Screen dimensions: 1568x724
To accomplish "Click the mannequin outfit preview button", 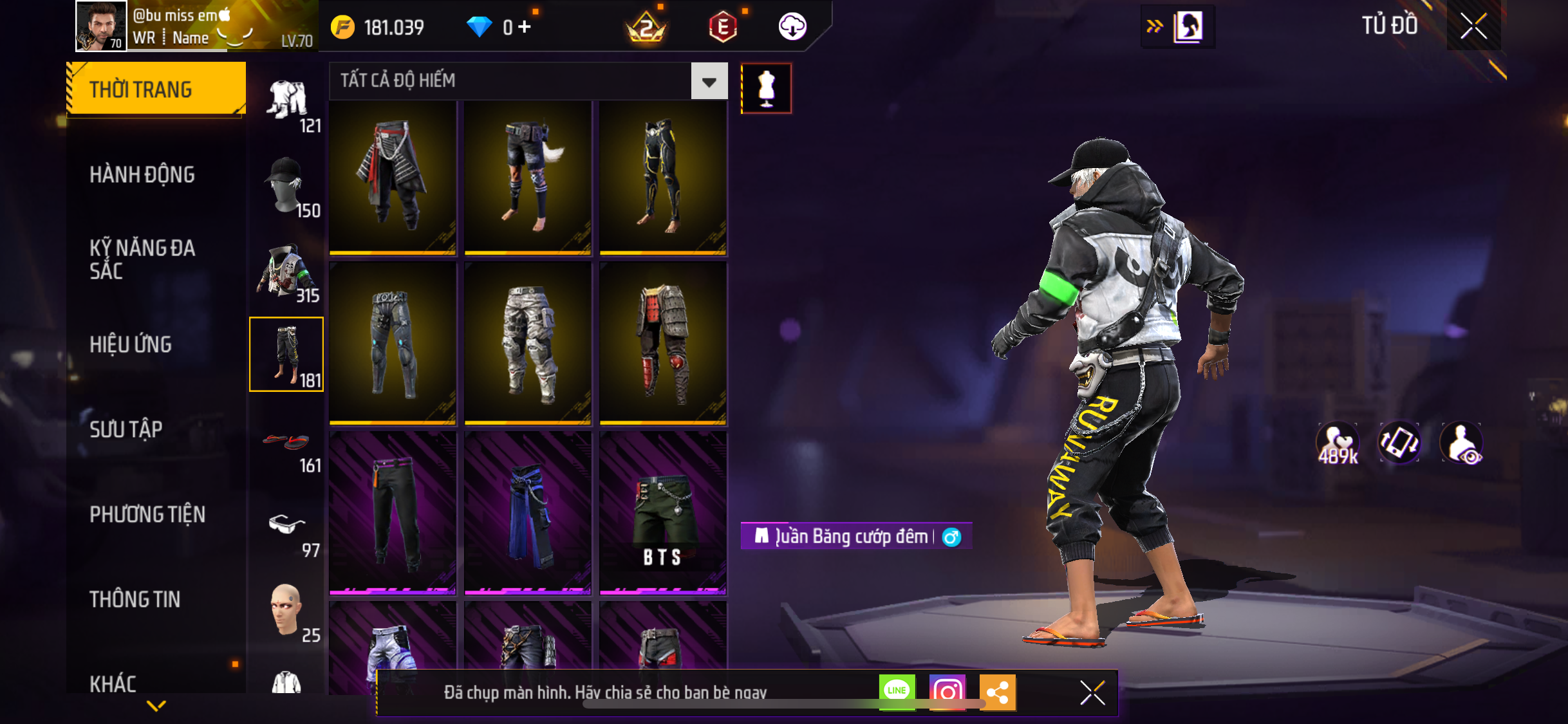I will 766,88.
